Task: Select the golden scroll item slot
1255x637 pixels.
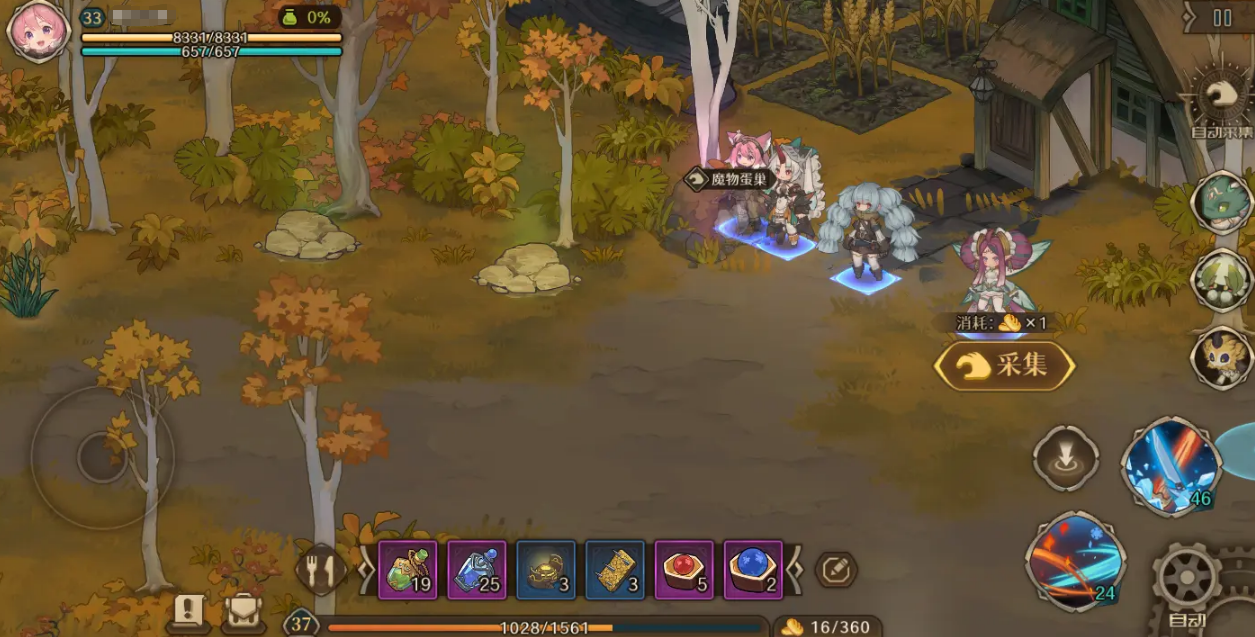Action: (615, 570)
